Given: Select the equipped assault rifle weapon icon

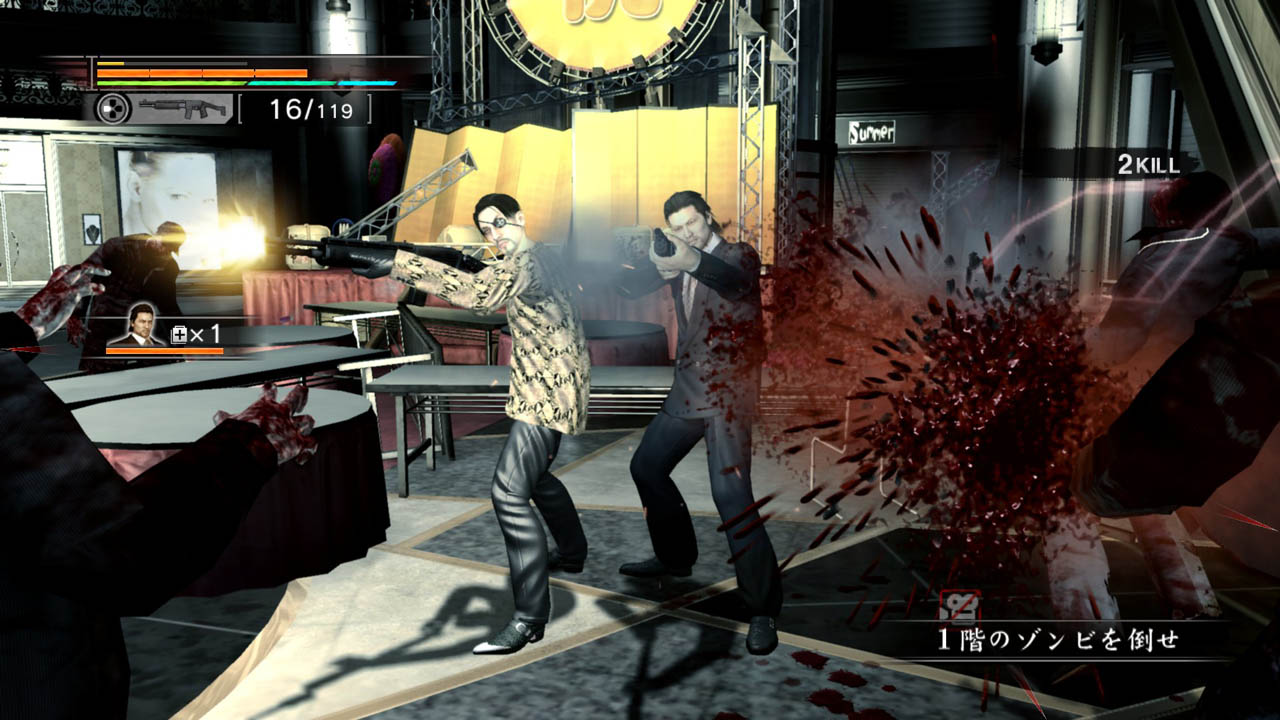Looking at the screenshot, I should (183, 108).
